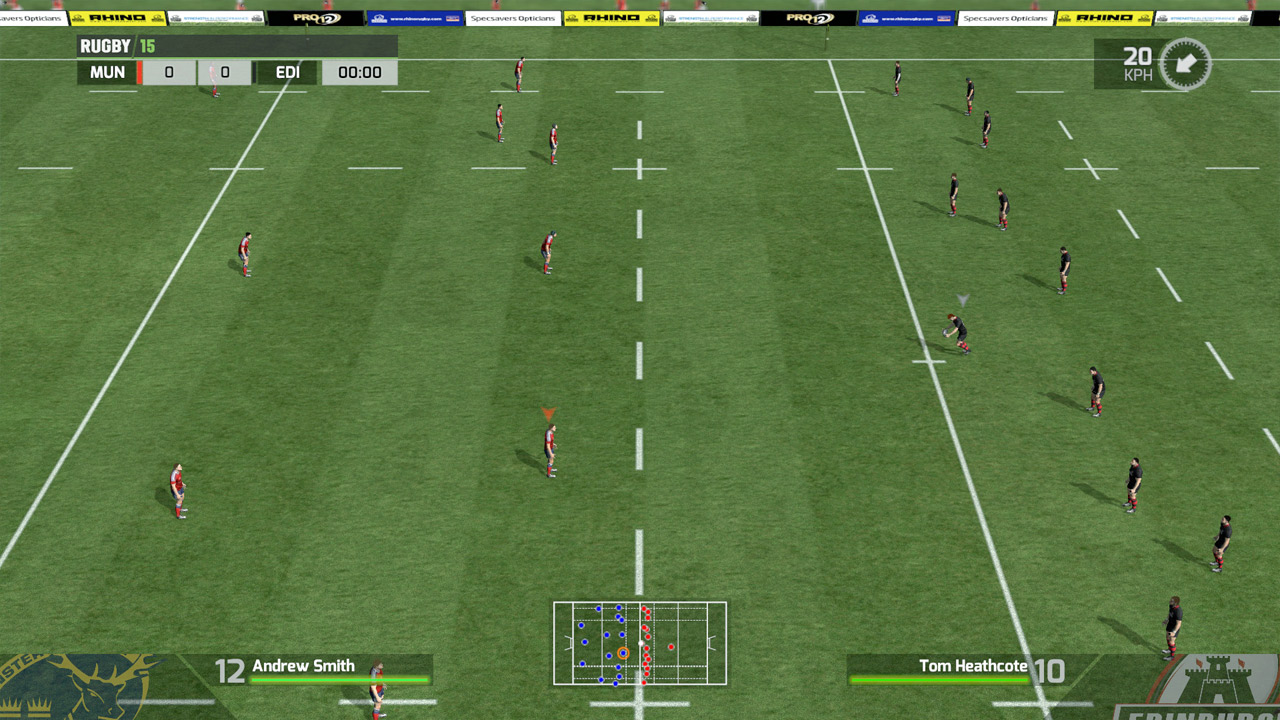
Task: Open the MUN team name panel
Action: coord(106,72)
